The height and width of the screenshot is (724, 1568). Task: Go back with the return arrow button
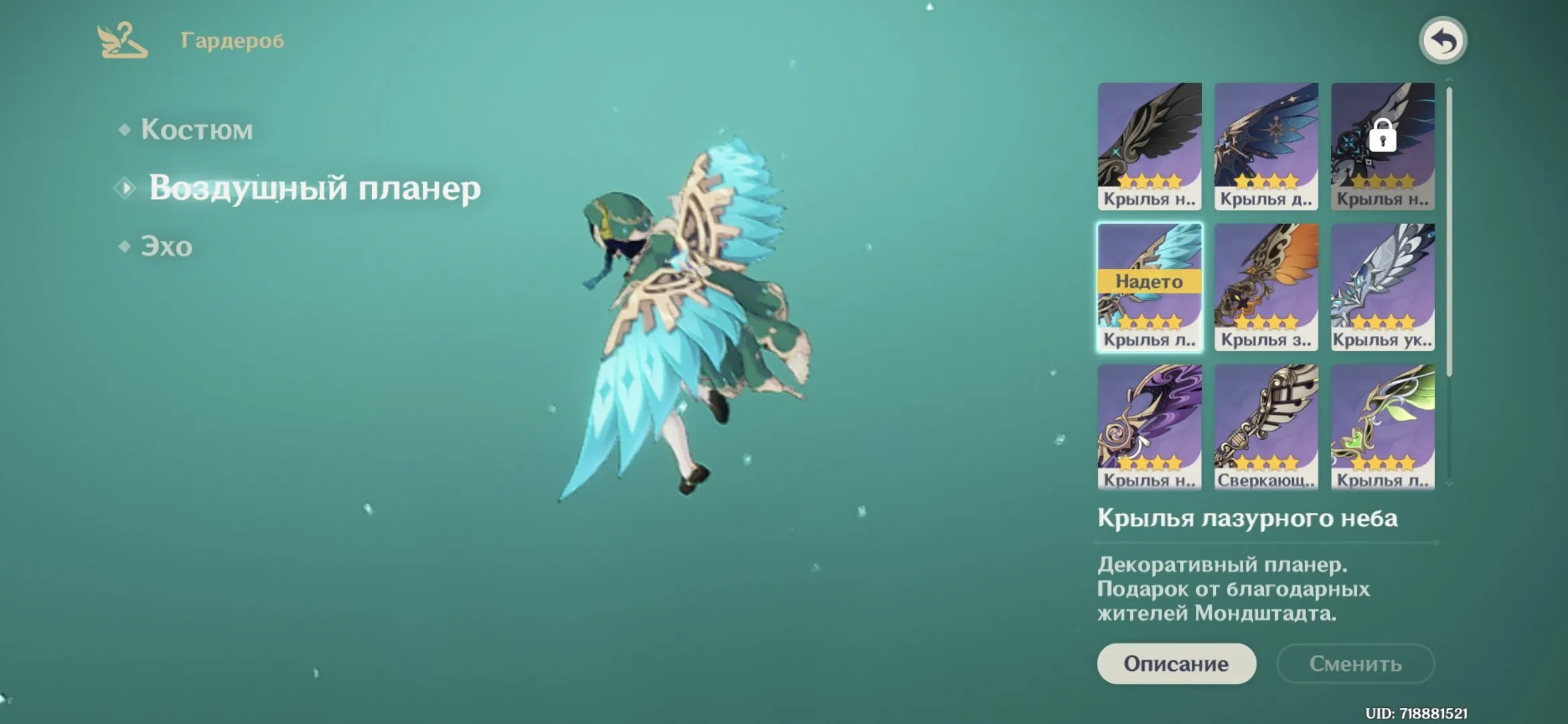pyautogui.click(x=1443, y=41)
